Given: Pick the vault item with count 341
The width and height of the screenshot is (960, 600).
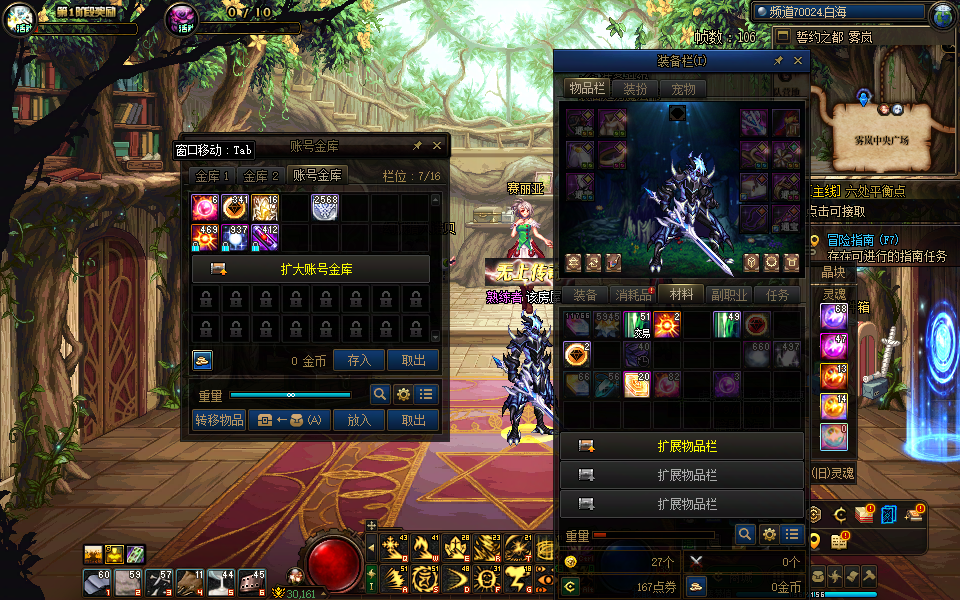Looking at the screenshot, I should pos(236,207).
